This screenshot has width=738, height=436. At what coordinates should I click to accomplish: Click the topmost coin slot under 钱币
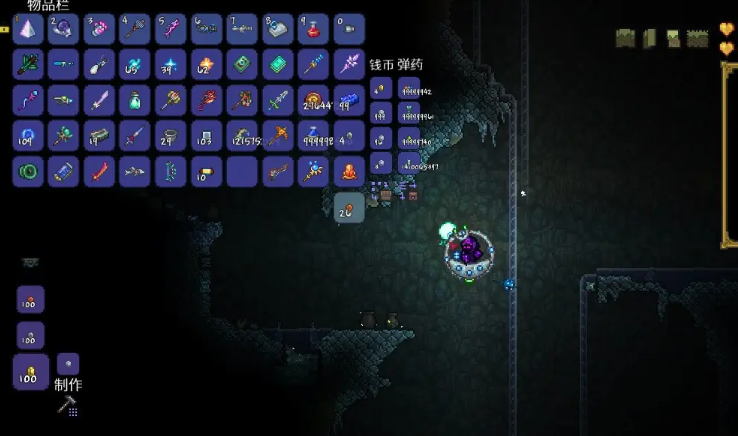coord(380,89)
